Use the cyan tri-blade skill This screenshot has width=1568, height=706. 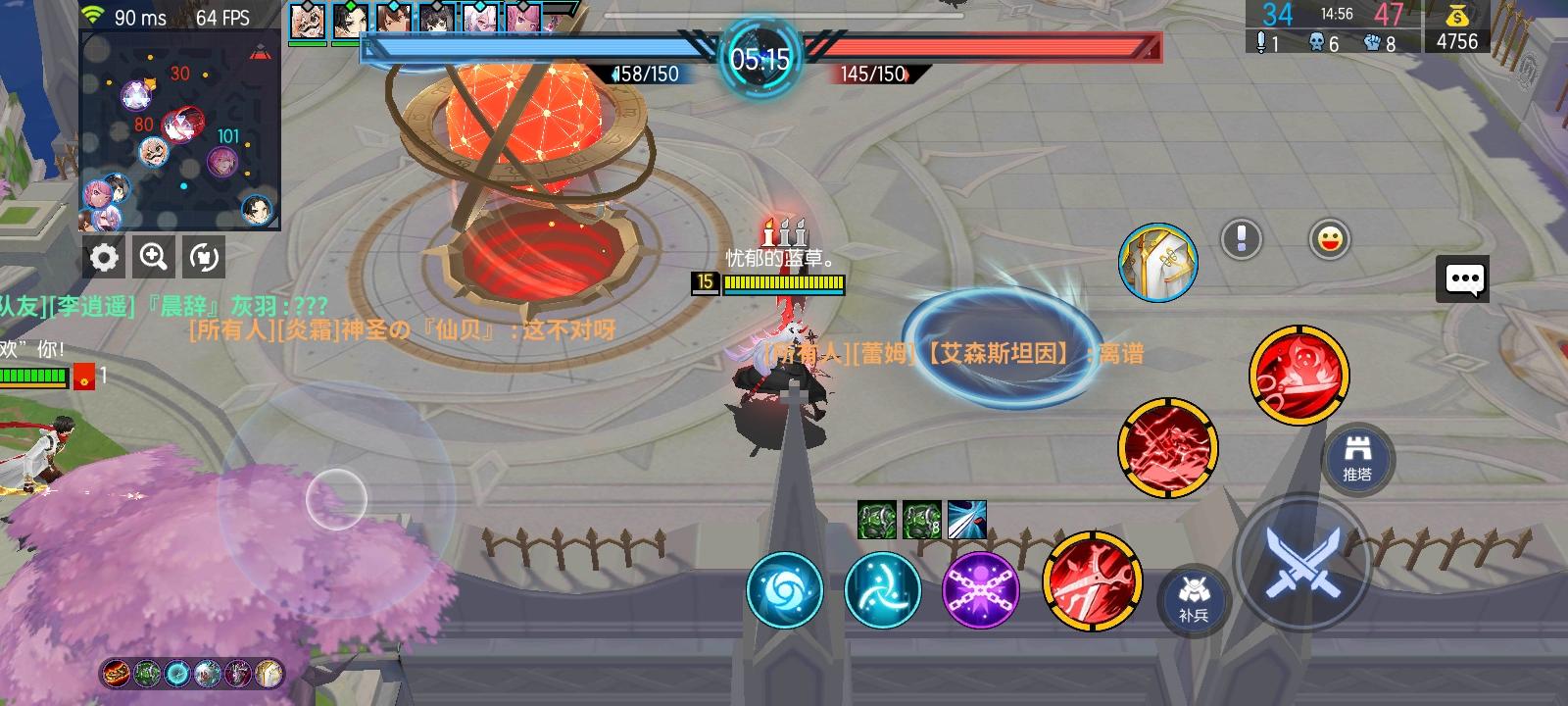pyautogui.click(x=881, y=589)
